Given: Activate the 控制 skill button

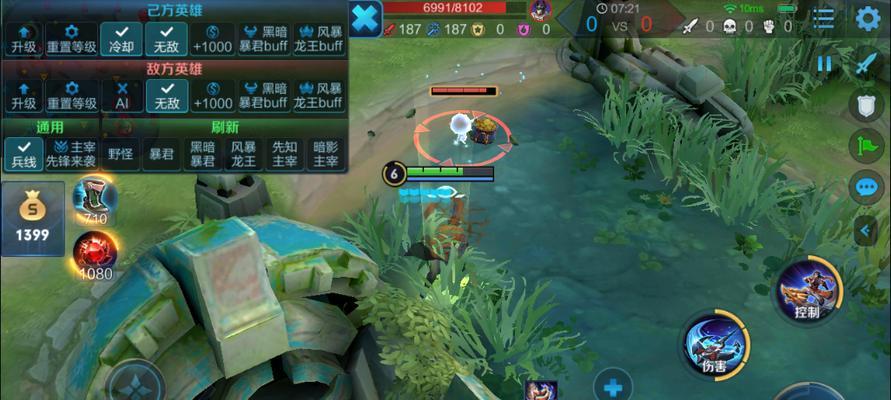Looking at the screenshot, I should click(x=808, y=290).
